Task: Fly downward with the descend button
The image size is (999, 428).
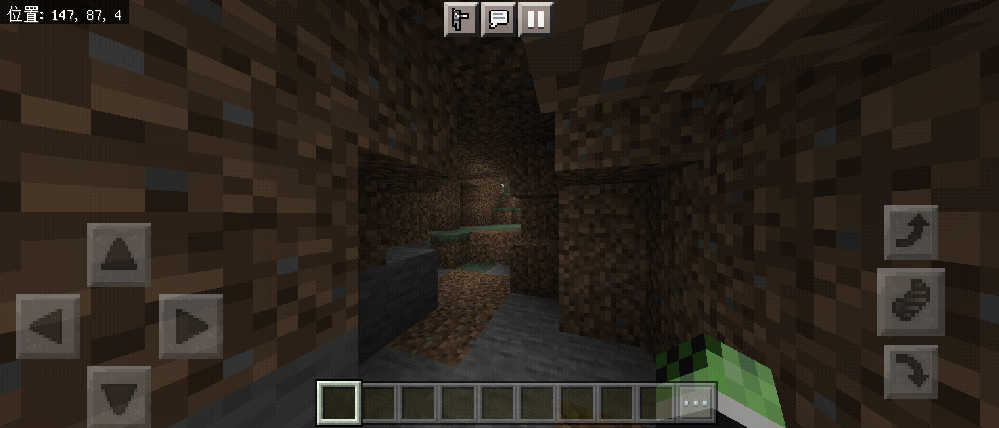Action: [911, 371]
